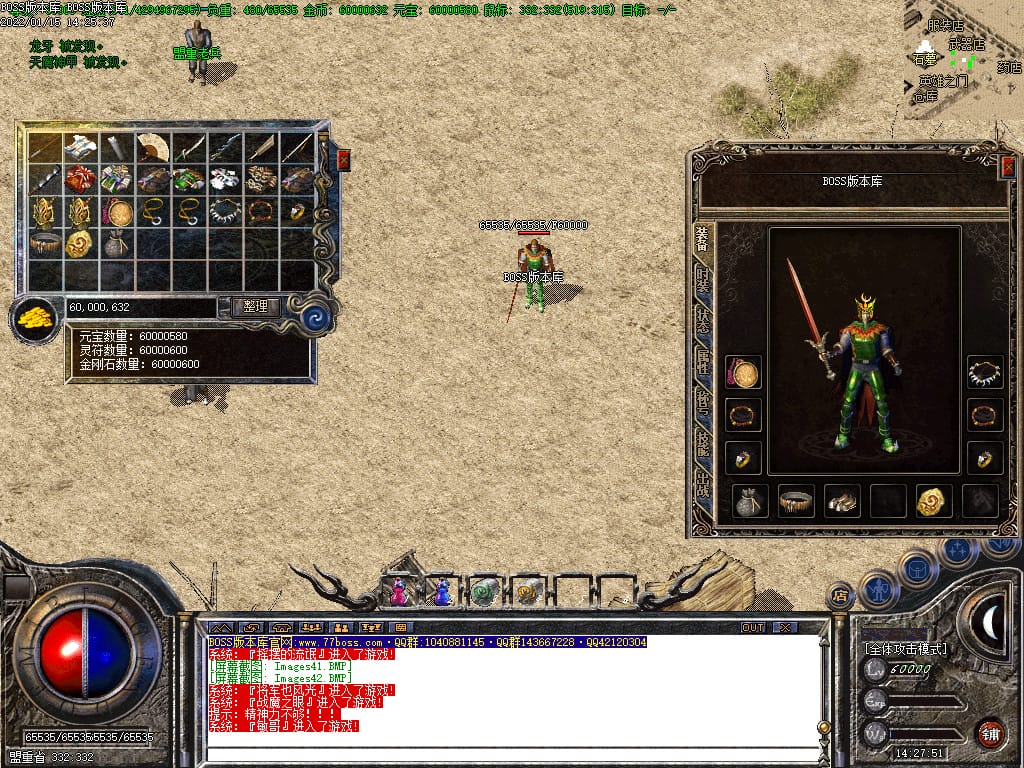Select the equipped golden swirl gem slot
The height and width of the screenshot is (768, 1024).
[934, 501]
